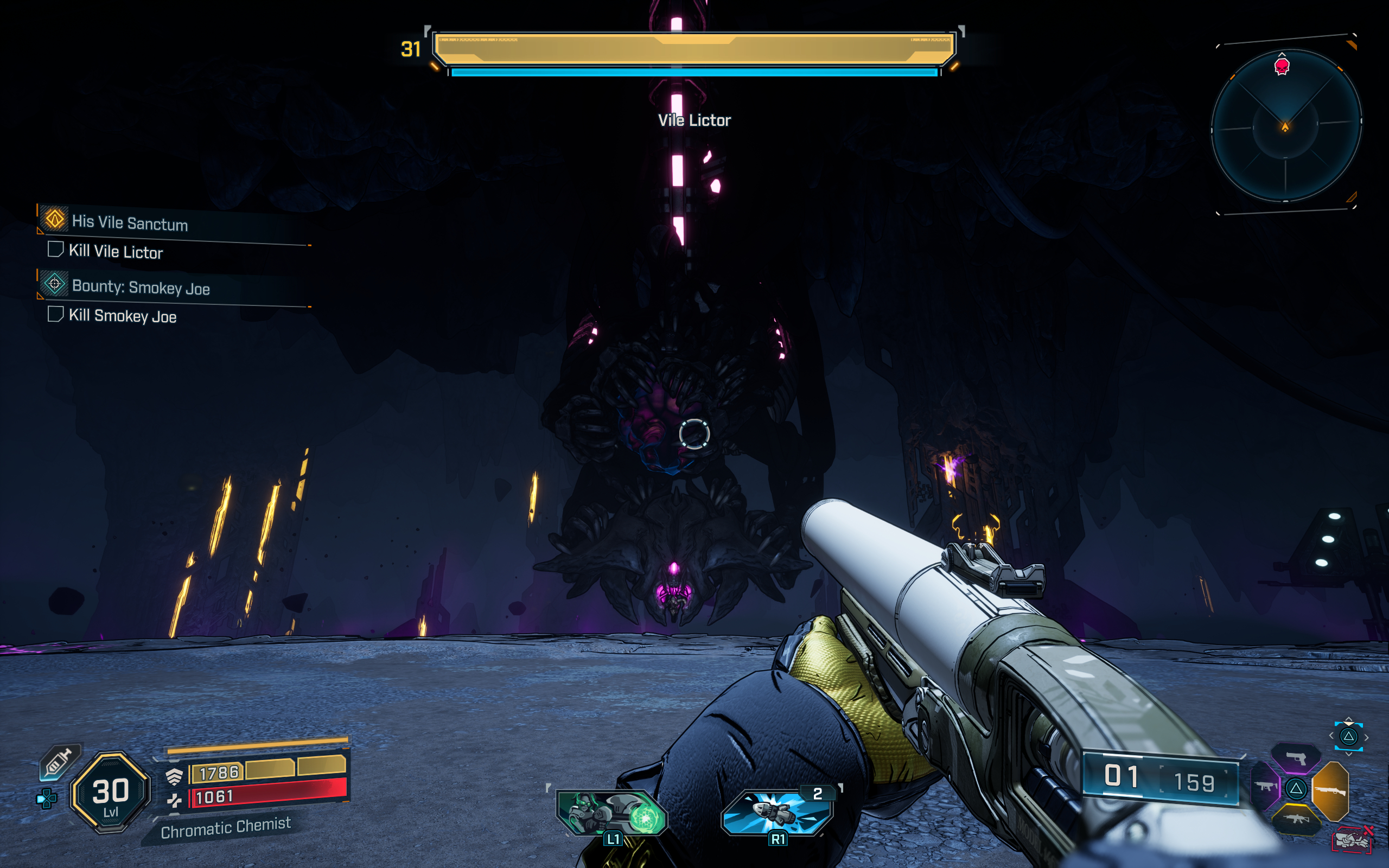The height and width of the screenshot is (868, 1389).
Task: Select the pistol slot on the weapon wheel
Action: (1296, 758)
